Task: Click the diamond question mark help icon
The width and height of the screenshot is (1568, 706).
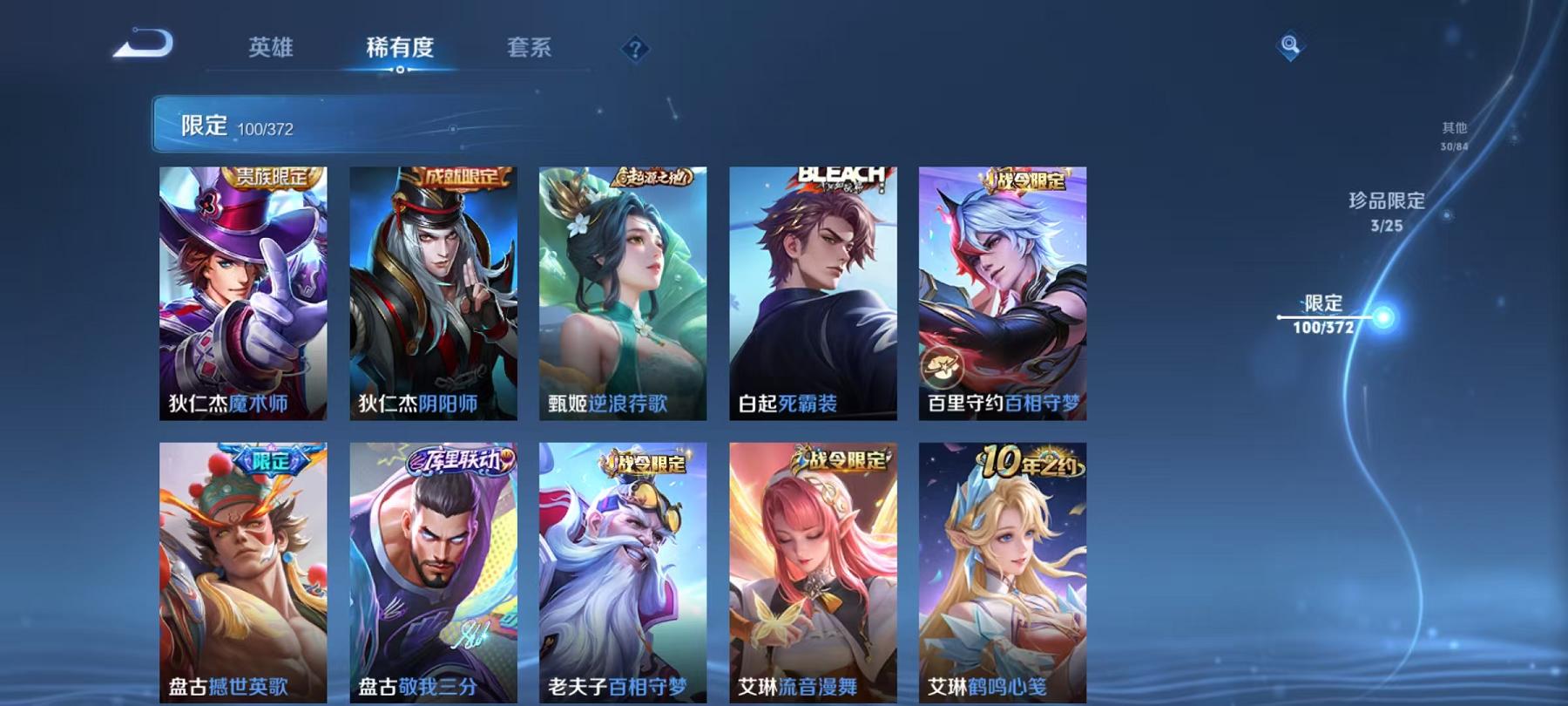Action: pos(637,48)
